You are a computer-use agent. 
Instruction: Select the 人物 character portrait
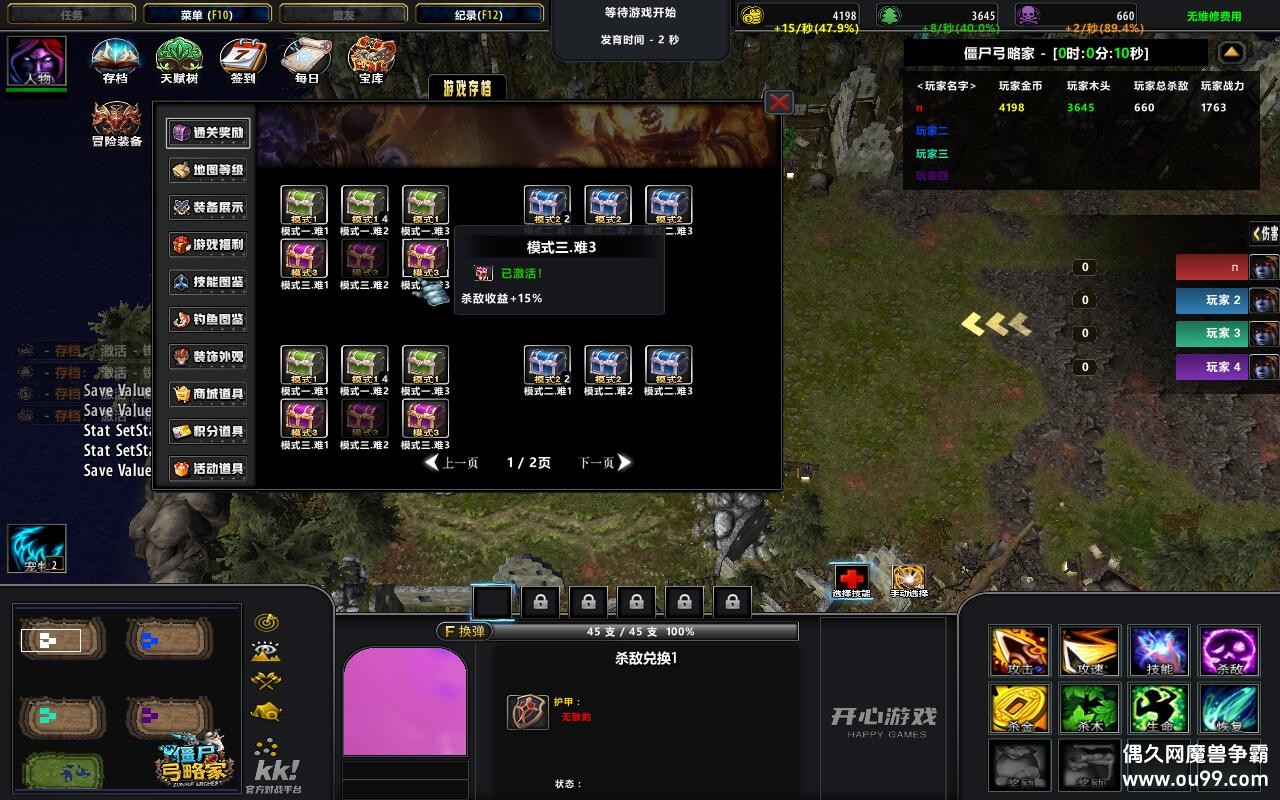click(37, 62)
